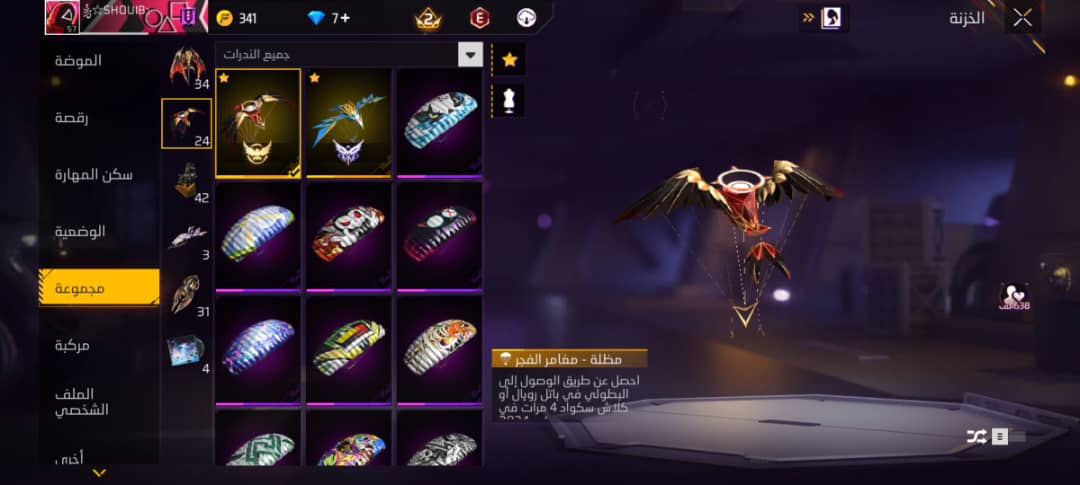Add diamonds with the plus button

coord(345,18)
